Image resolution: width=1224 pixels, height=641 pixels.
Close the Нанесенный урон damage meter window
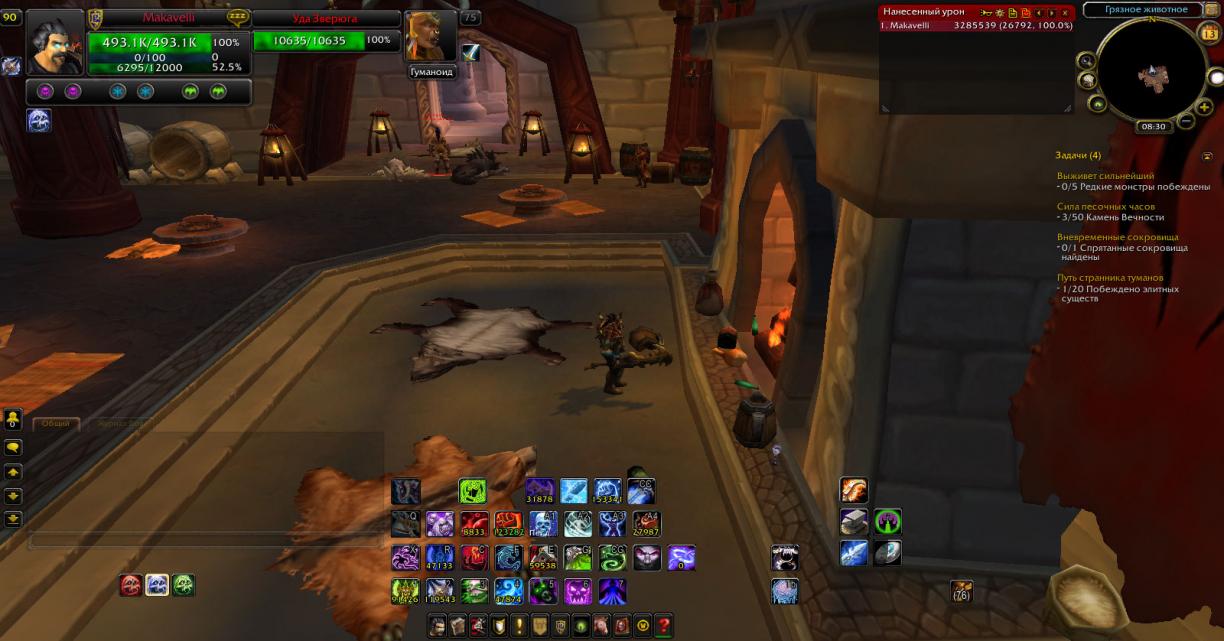pyautogui.click(x=1065, y=12)
